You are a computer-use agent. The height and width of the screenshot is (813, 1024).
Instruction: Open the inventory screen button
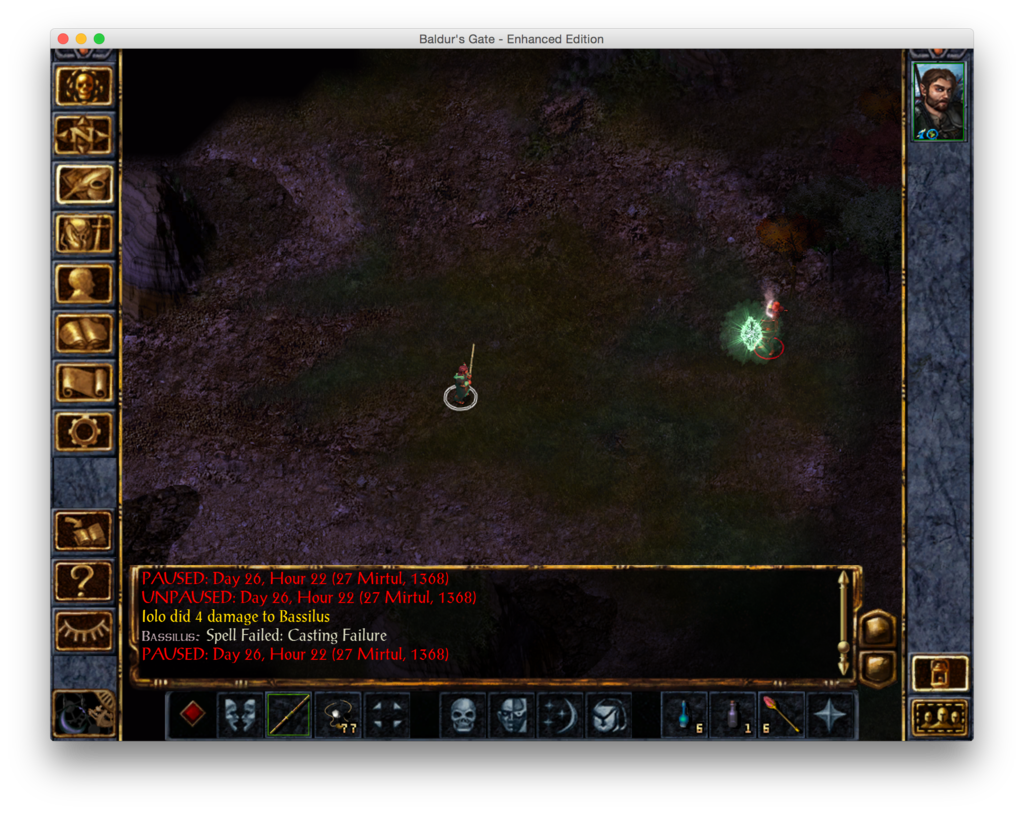pyautogui.click(x=84, y=234)
